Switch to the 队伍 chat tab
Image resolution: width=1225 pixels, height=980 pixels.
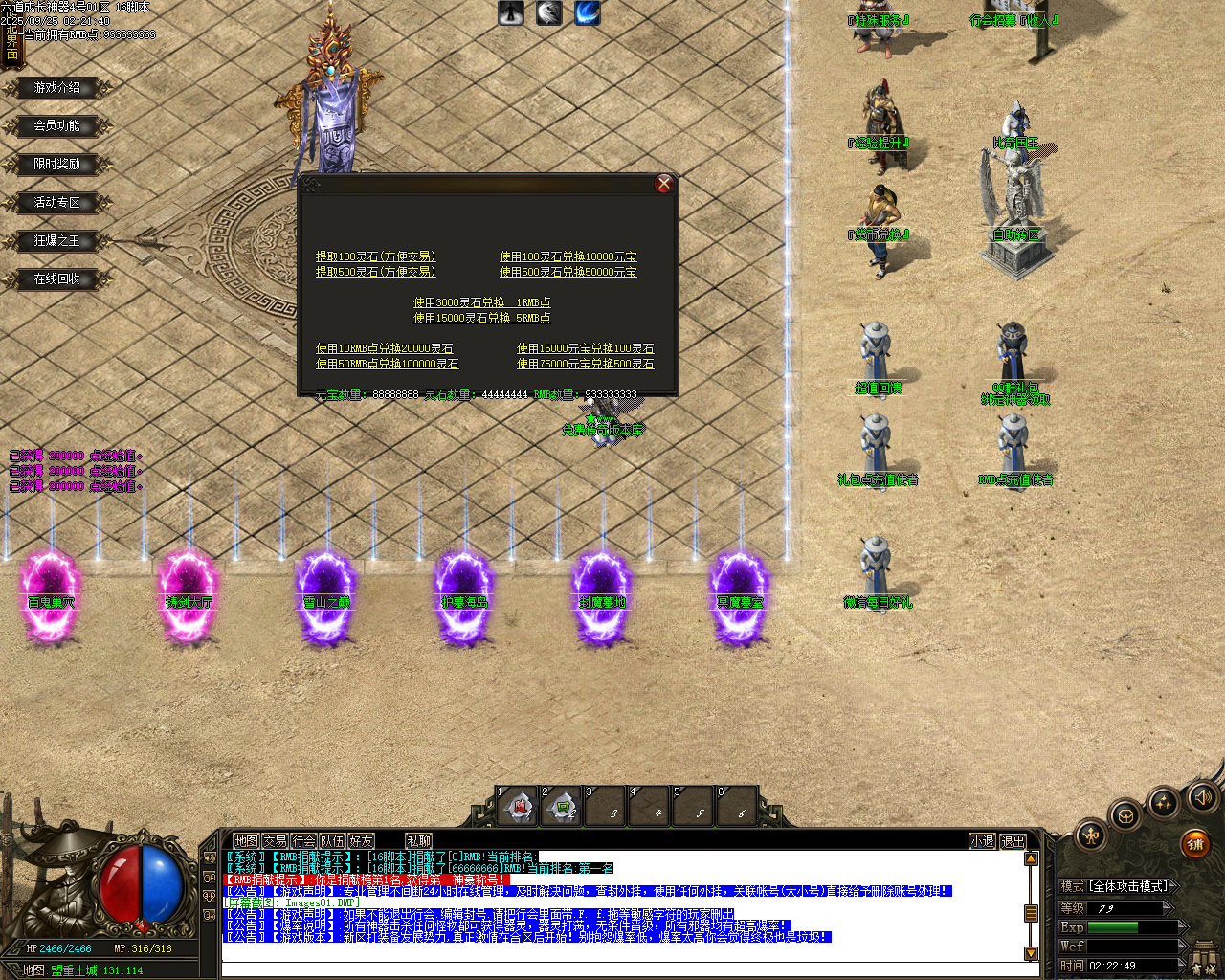[332, 839]
